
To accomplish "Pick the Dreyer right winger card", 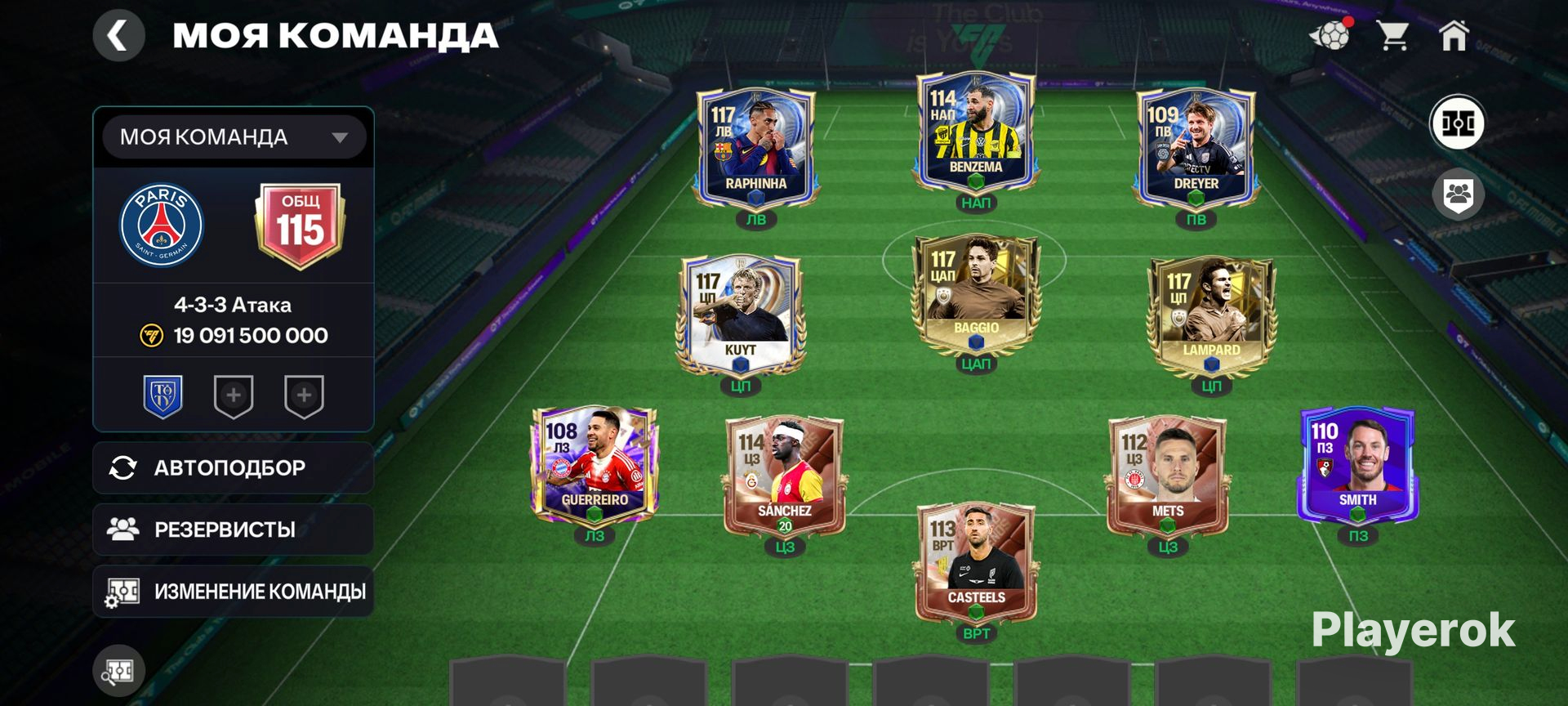I will [x=1196, y=147].
